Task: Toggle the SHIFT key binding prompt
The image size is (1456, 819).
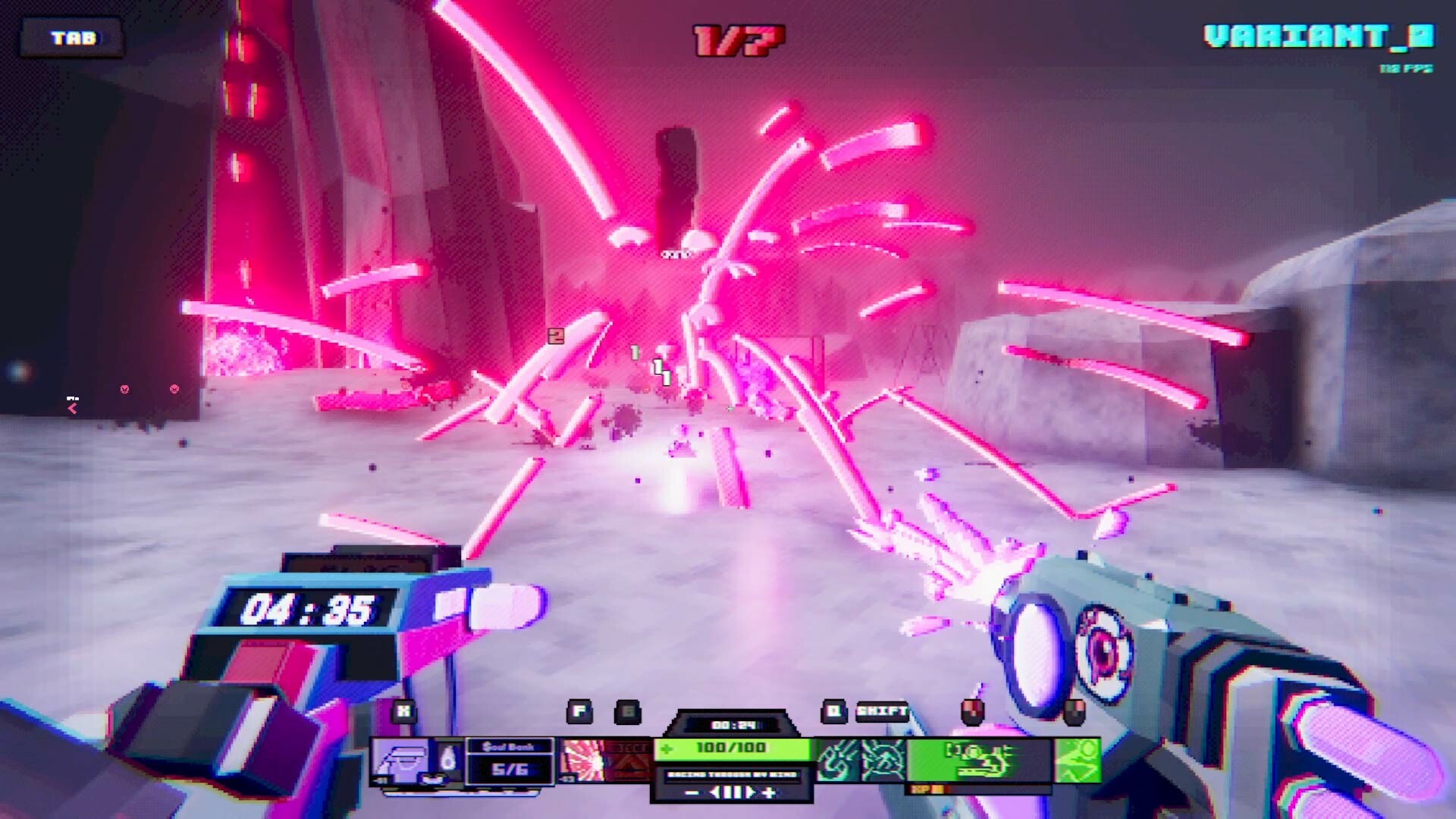Action: 882,711
